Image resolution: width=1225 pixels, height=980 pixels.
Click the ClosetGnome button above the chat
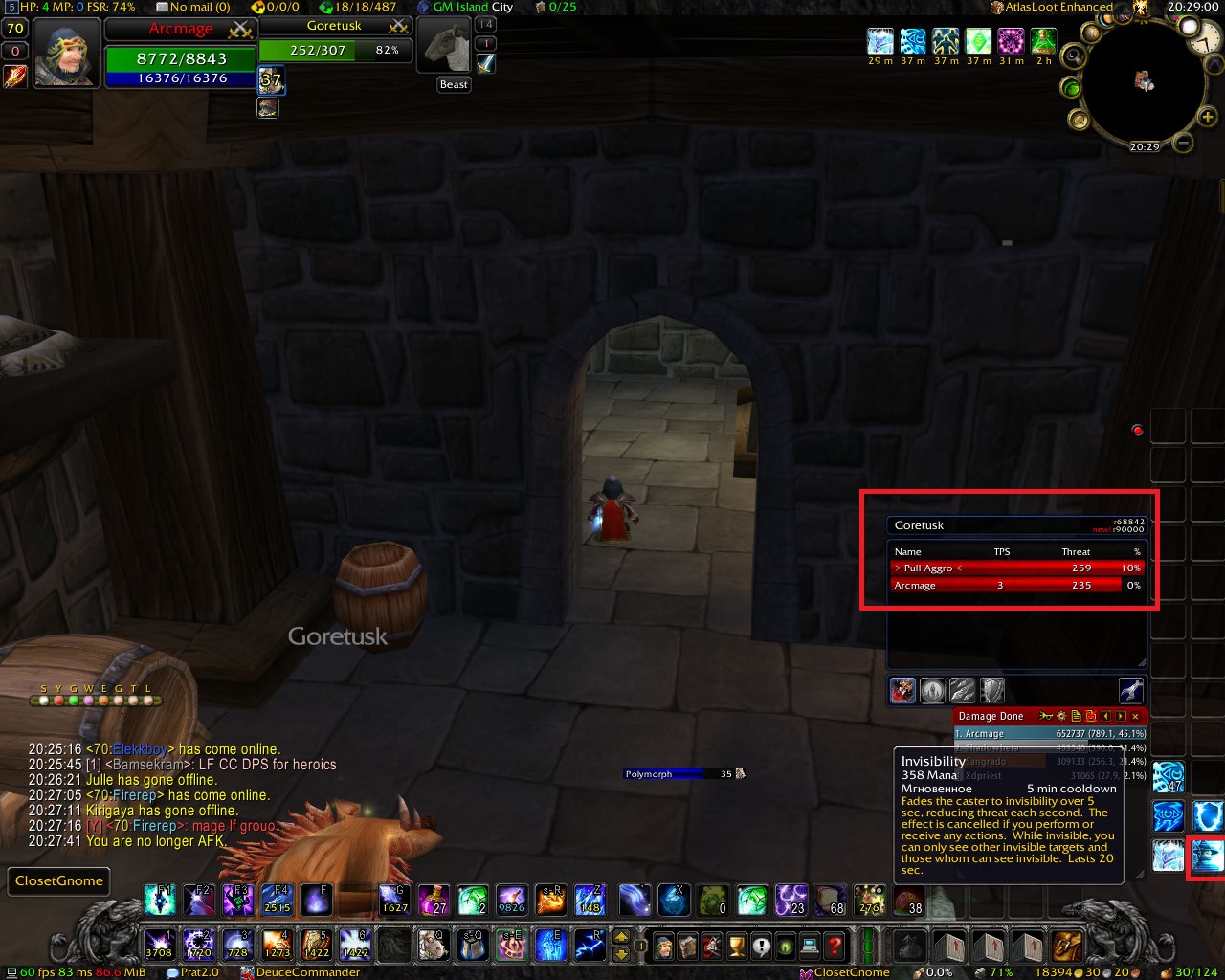click(x=58, y=880)
